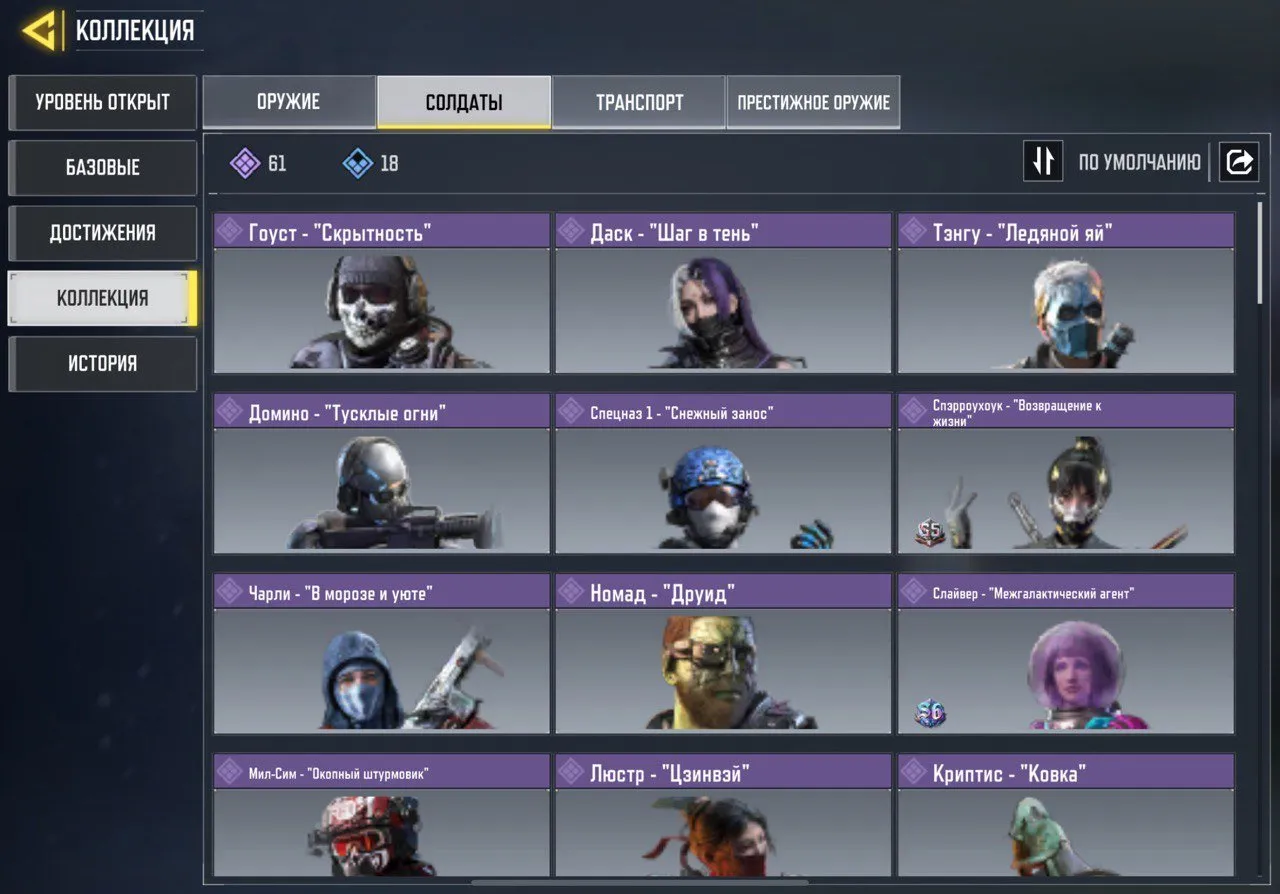Click the sort order arrows icon
Screen dimensions: 1280x894
[1043, 162]
